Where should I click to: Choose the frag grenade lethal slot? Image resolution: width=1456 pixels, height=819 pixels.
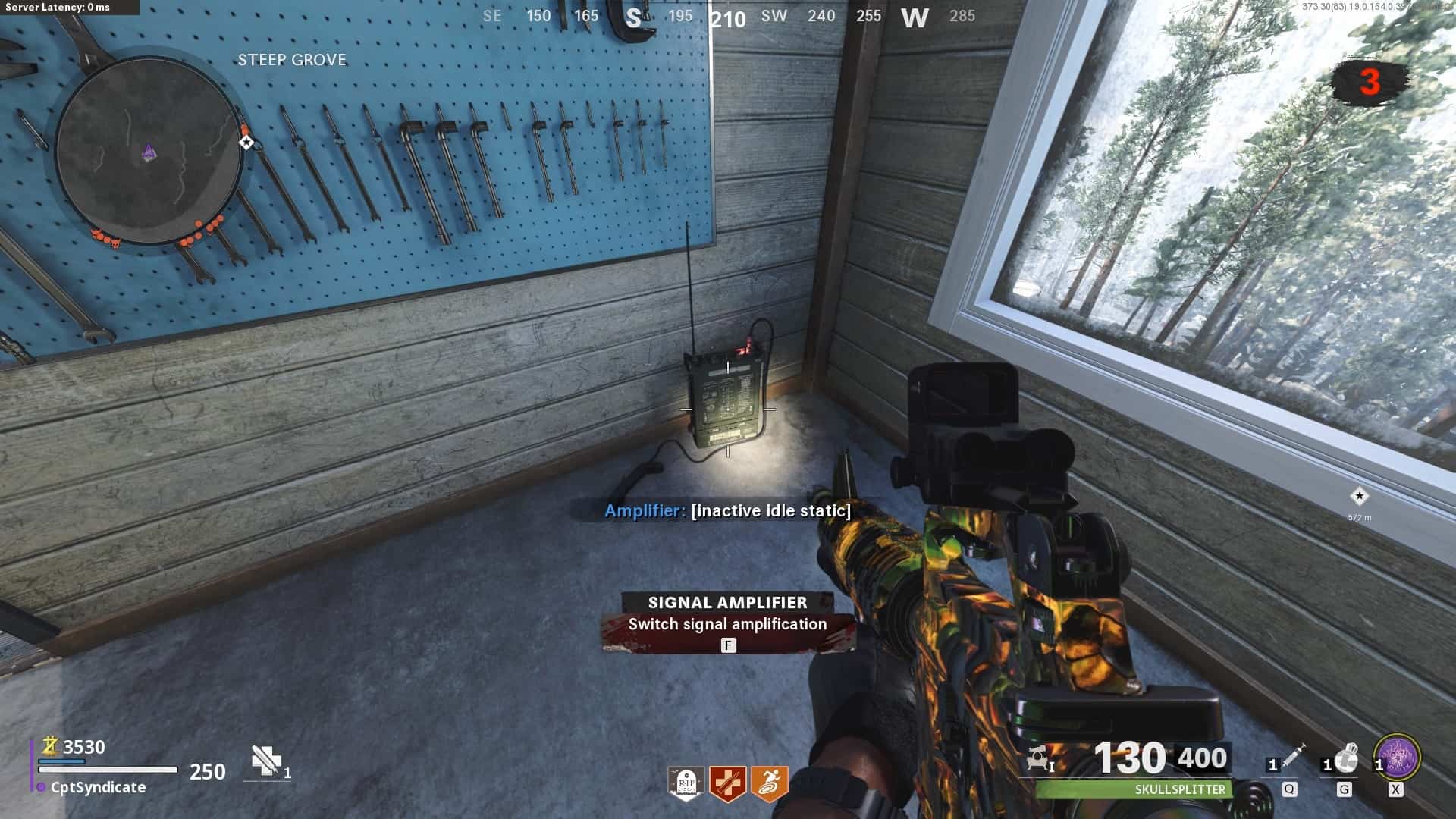(1344, 760)
